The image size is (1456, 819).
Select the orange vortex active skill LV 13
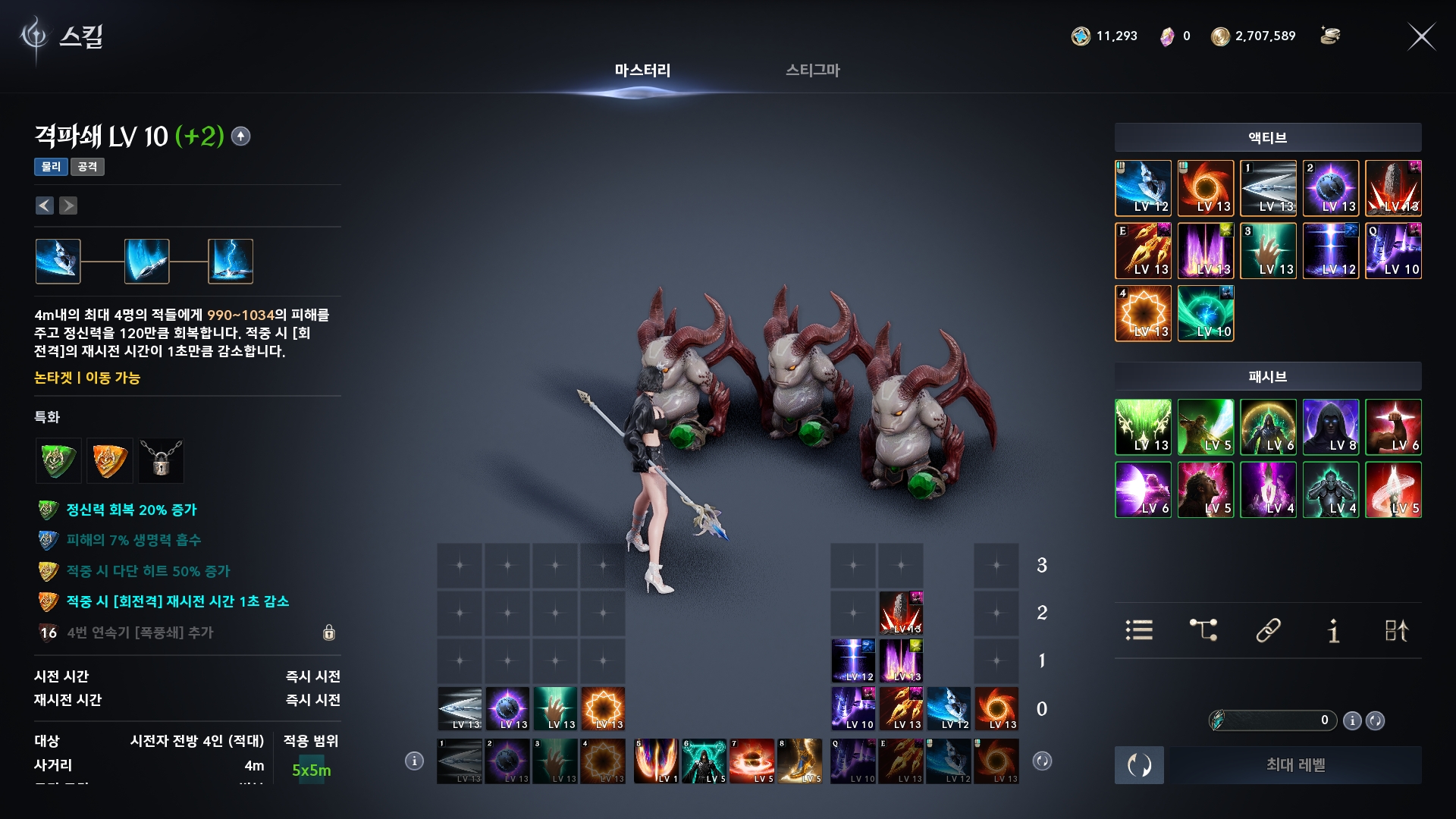(x=1206, y=188)
